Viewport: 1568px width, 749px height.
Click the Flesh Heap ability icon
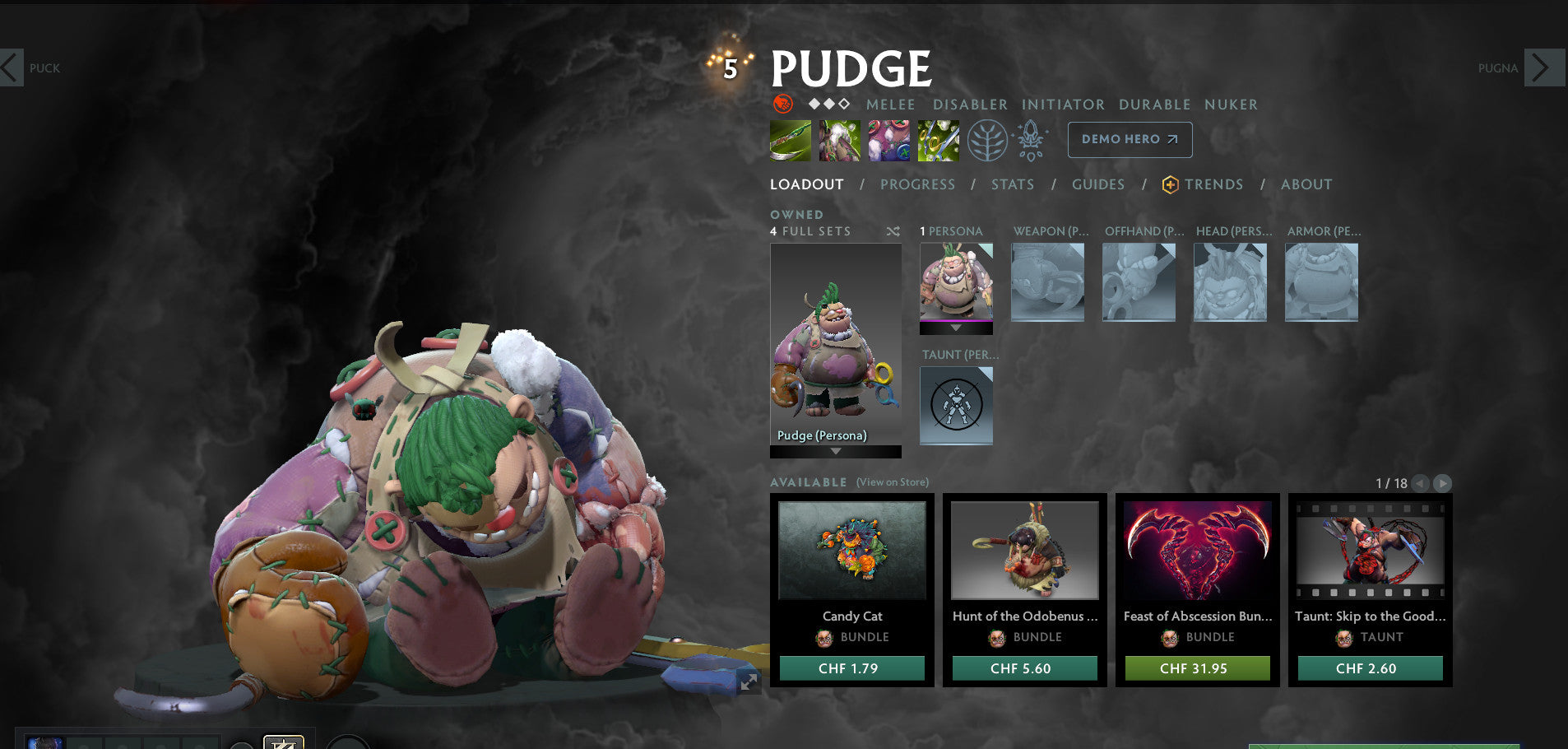click(x=889, y=140)
